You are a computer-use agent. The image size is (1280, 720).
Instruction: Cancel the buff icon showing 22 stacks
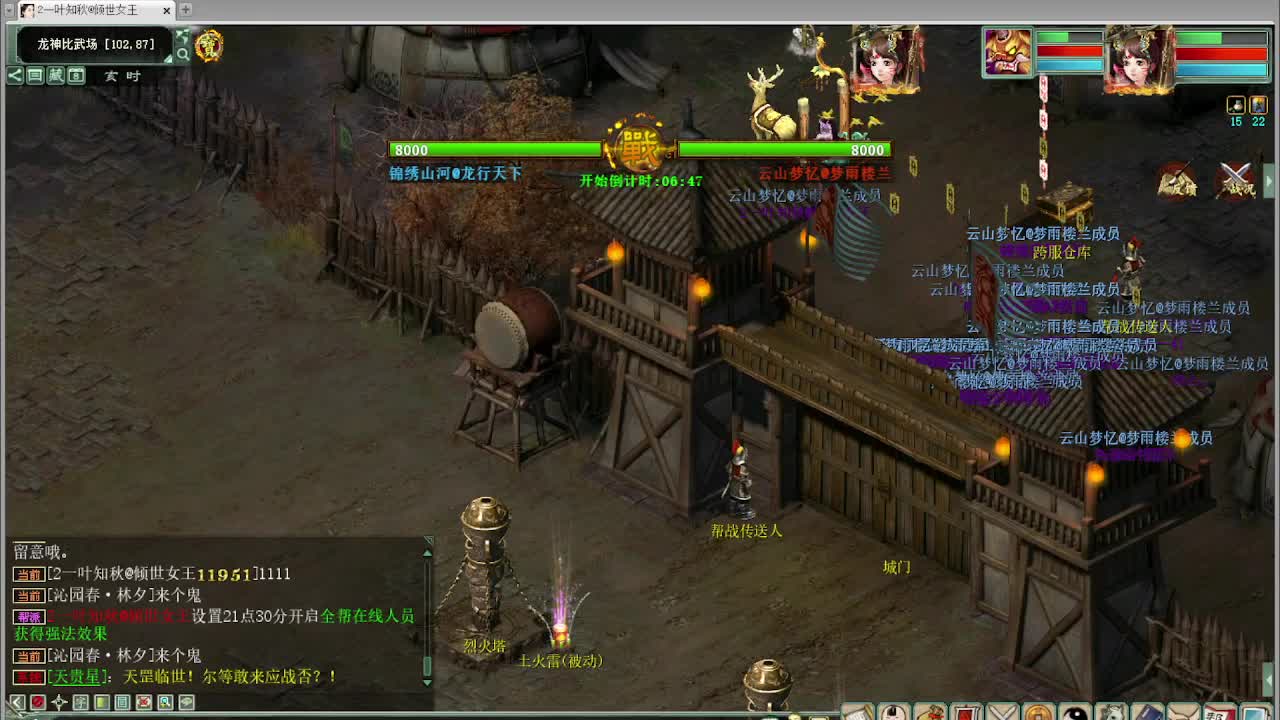coord(1258,106)
